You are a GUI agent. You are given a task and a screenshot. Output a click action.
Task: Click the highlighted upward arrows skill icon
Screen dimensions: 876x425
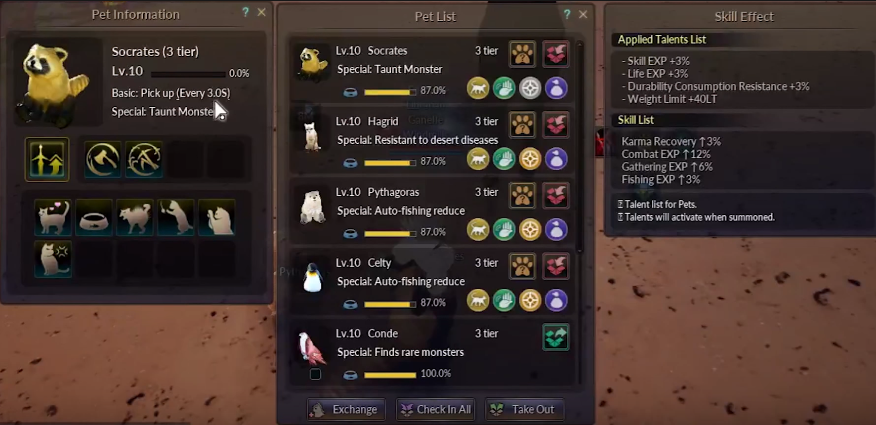click(x=47, y=159)
